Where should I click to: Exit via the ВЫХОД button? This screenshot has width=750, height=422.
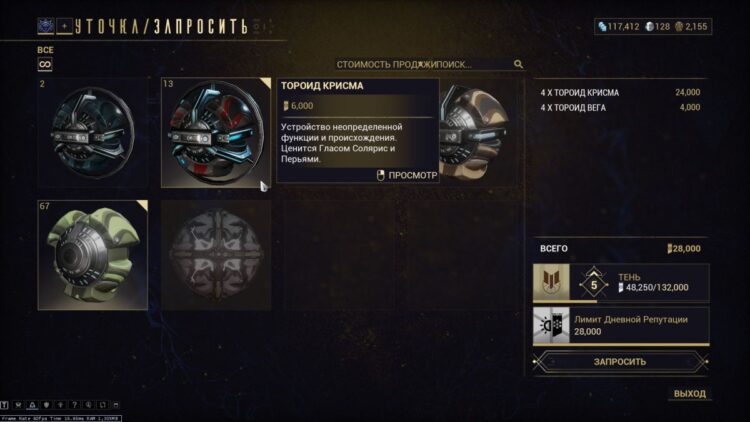click(x=689, y=394)
